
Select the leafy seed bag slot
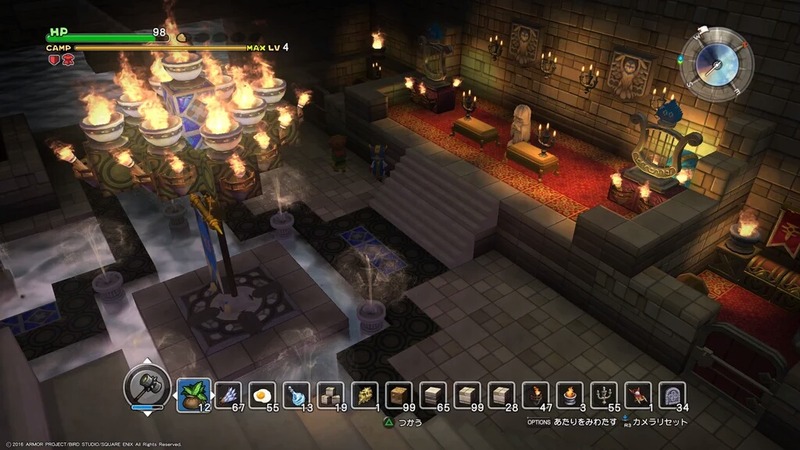click(x=193, y=395)
